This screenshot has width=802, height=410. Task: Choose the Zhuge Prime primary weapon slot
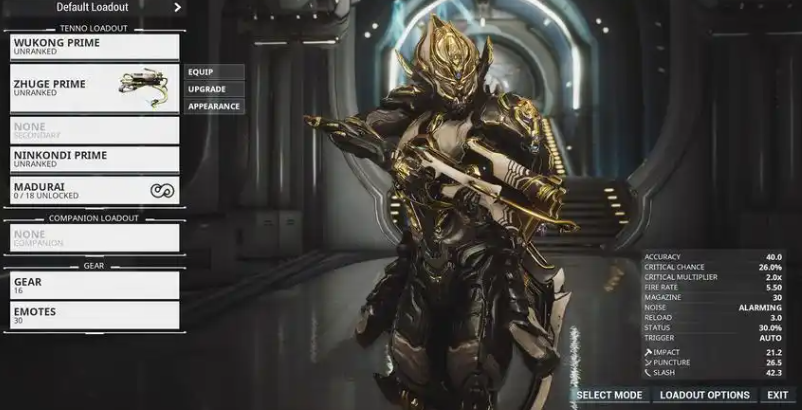click(94, 88)
